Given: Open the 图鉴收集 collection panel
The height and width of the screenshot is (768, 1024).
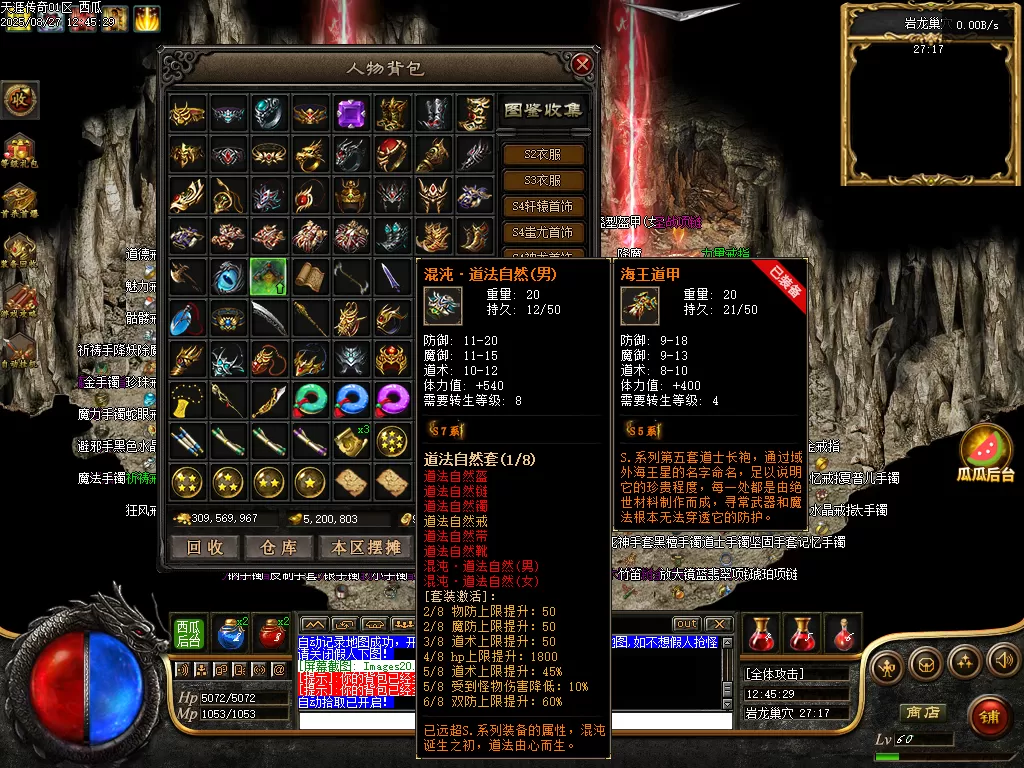Looking at the screenshot, I should pos(541,110).
